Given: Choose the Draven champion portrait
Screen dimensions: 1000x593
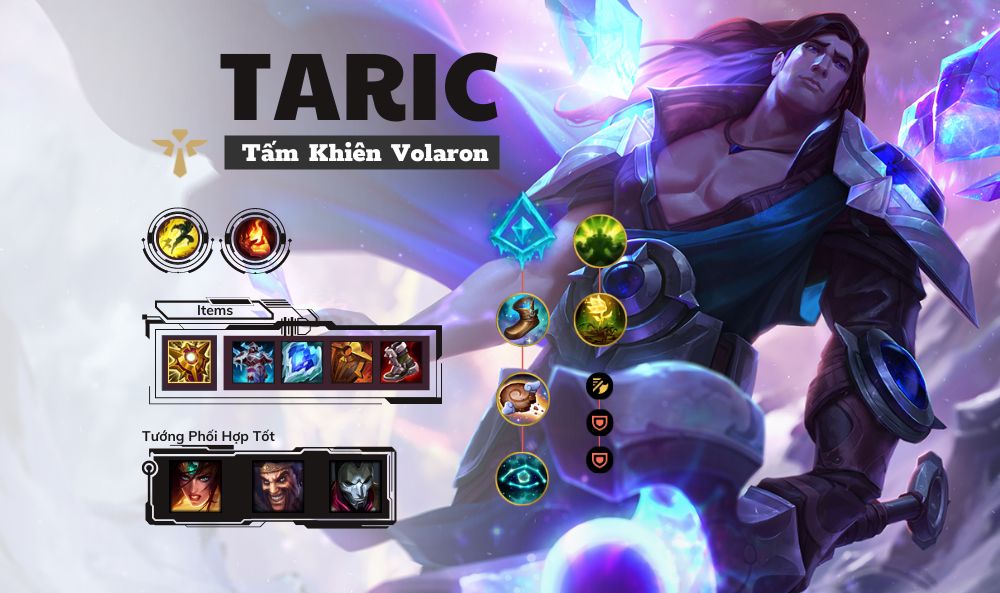Looking at the screenshot, I should click(277, 485).
